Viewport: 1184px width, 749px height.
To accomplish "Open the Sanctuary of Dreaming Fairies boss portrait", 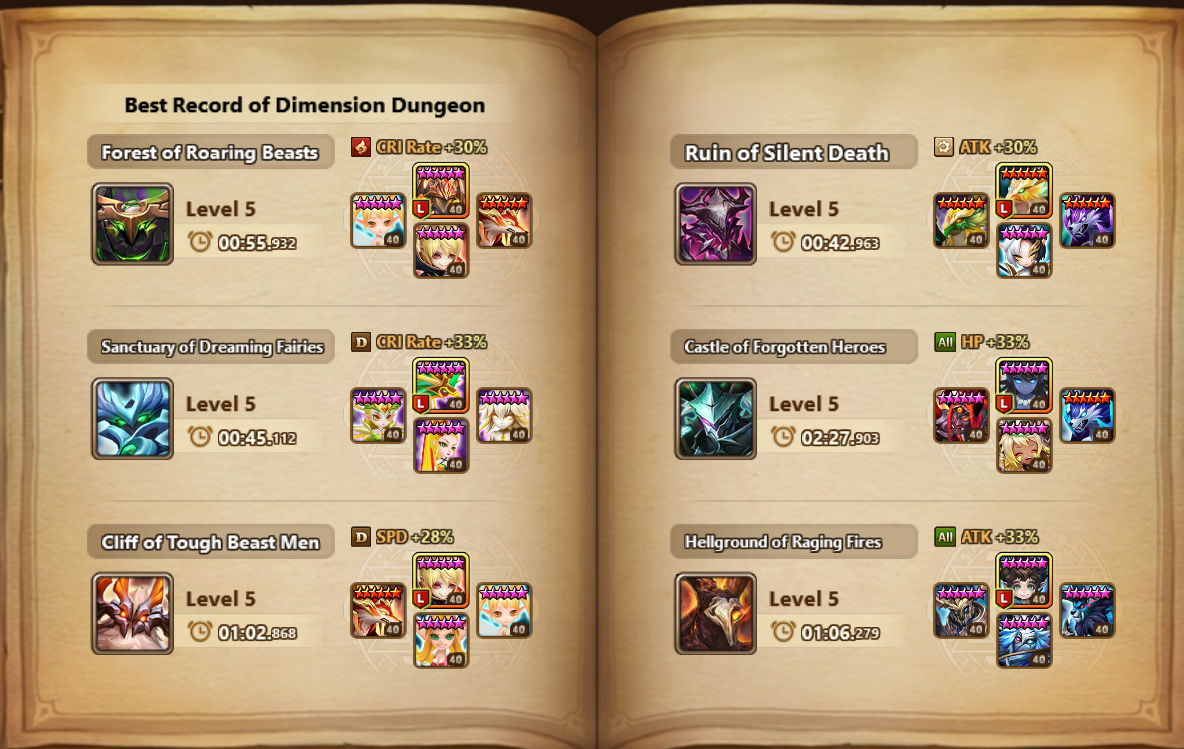I will (132, 419).
